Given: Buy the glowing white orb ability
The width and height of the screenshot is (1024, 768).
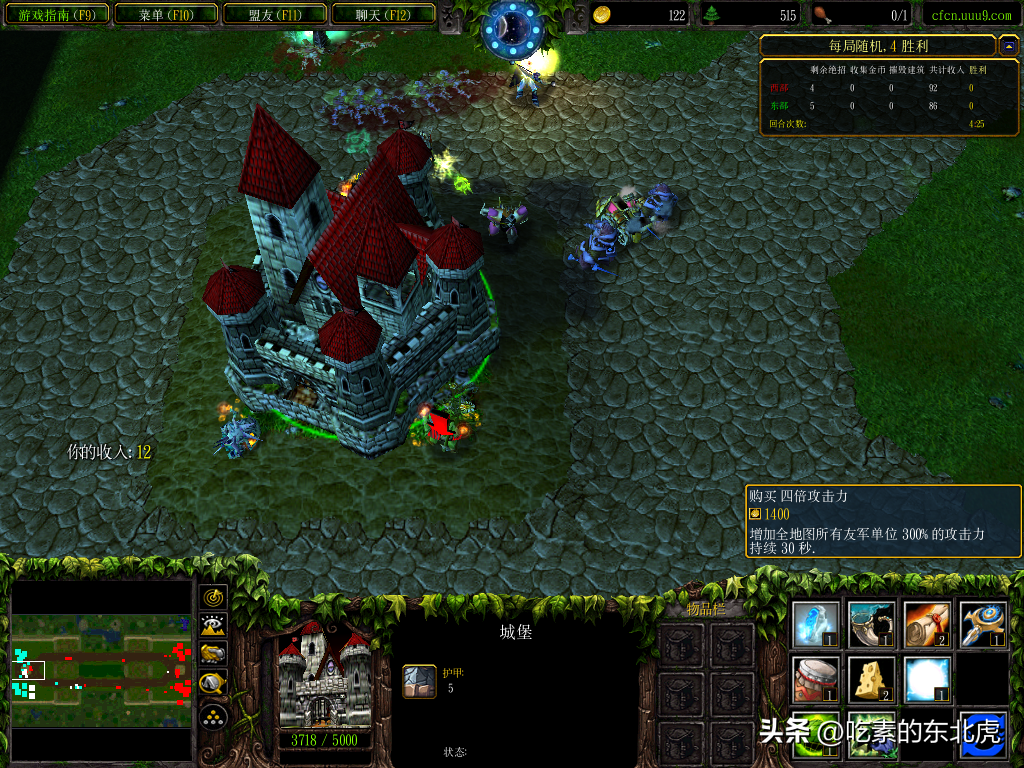Looking at the screenshot, I should pos(927,679).
